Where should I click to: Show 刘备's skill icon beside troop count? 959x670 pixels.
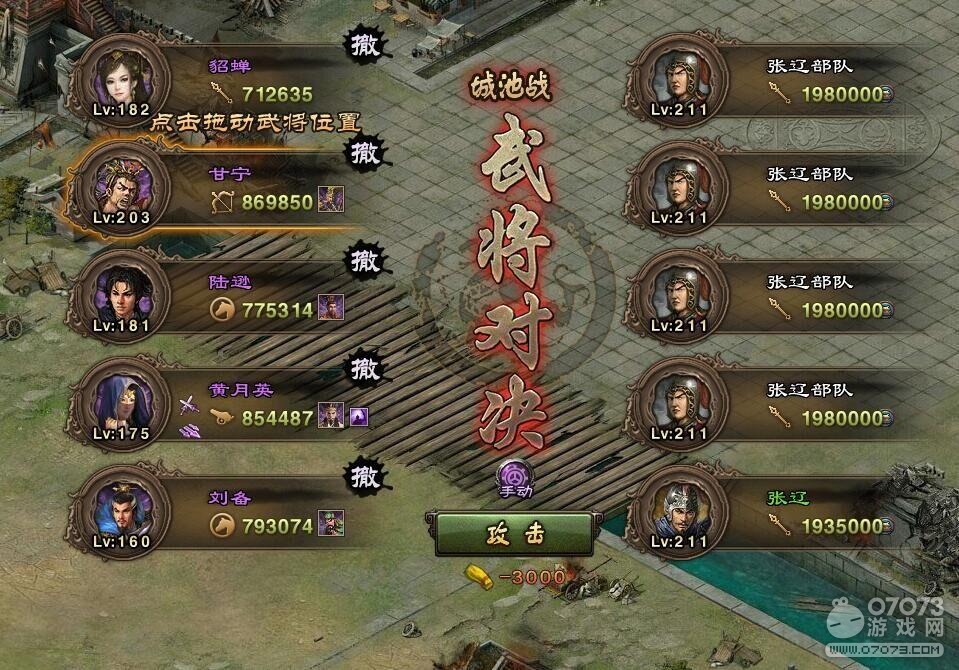point(331,524)
